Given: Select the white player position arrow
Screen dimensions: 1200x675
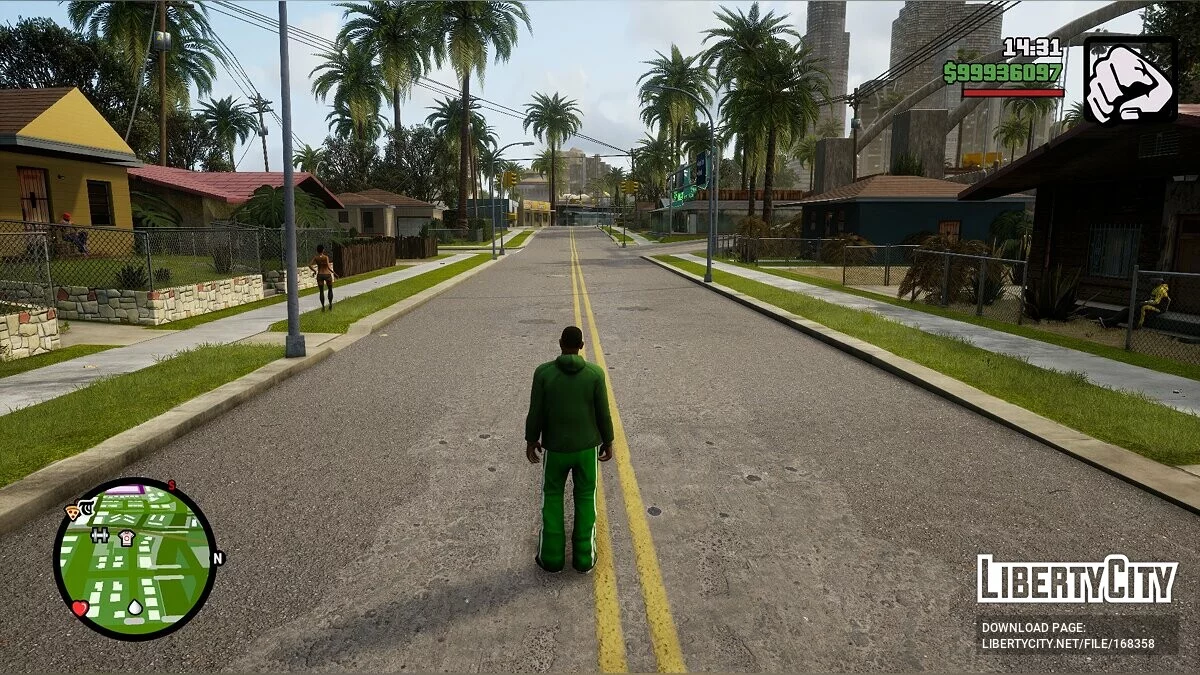Looking at the screenshot, I should (x=135, y=606).
